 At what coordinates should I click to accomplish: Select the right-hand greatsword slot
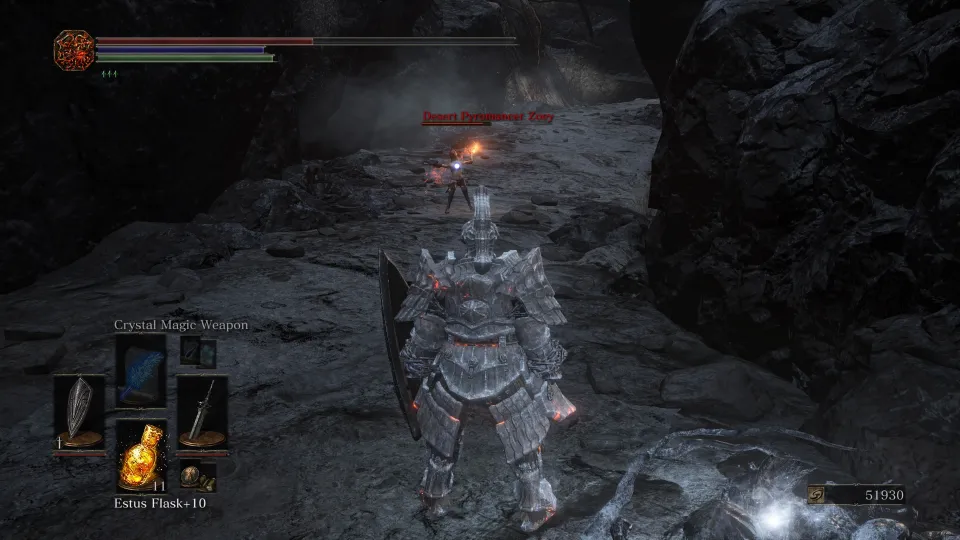(x=202, y=413)
